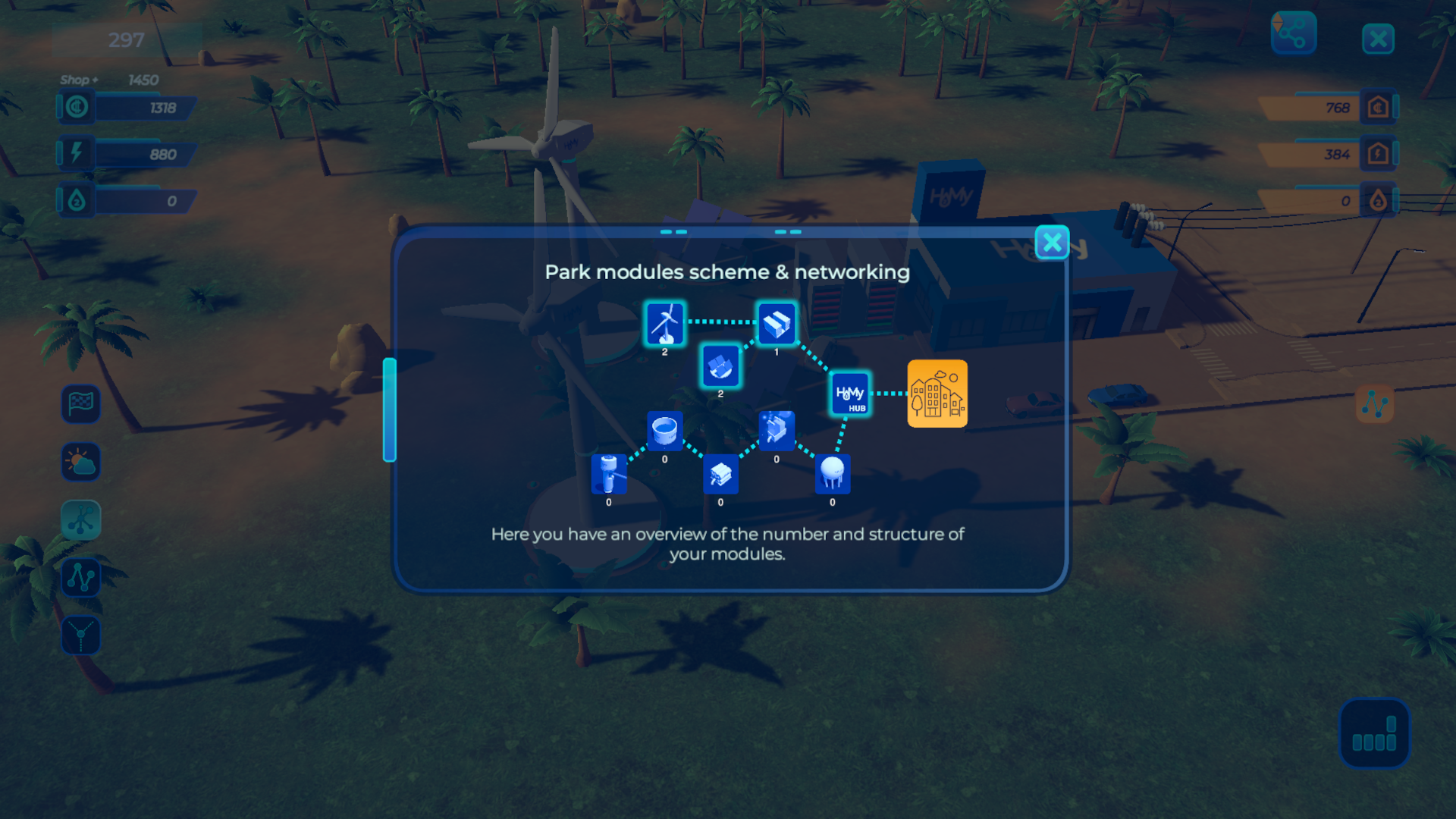1456x819 pixels.
Task: Open the zigzag graph button in sidebar
Action: [81, 578]
